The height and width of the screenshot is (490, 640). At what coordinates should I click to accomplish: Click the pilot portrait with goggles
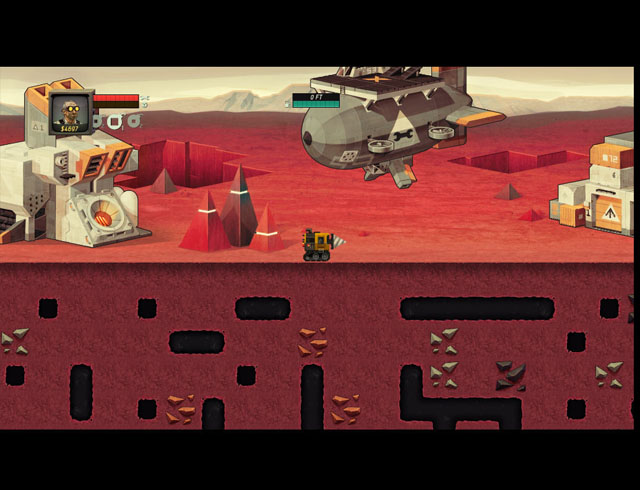coord(70,111)
